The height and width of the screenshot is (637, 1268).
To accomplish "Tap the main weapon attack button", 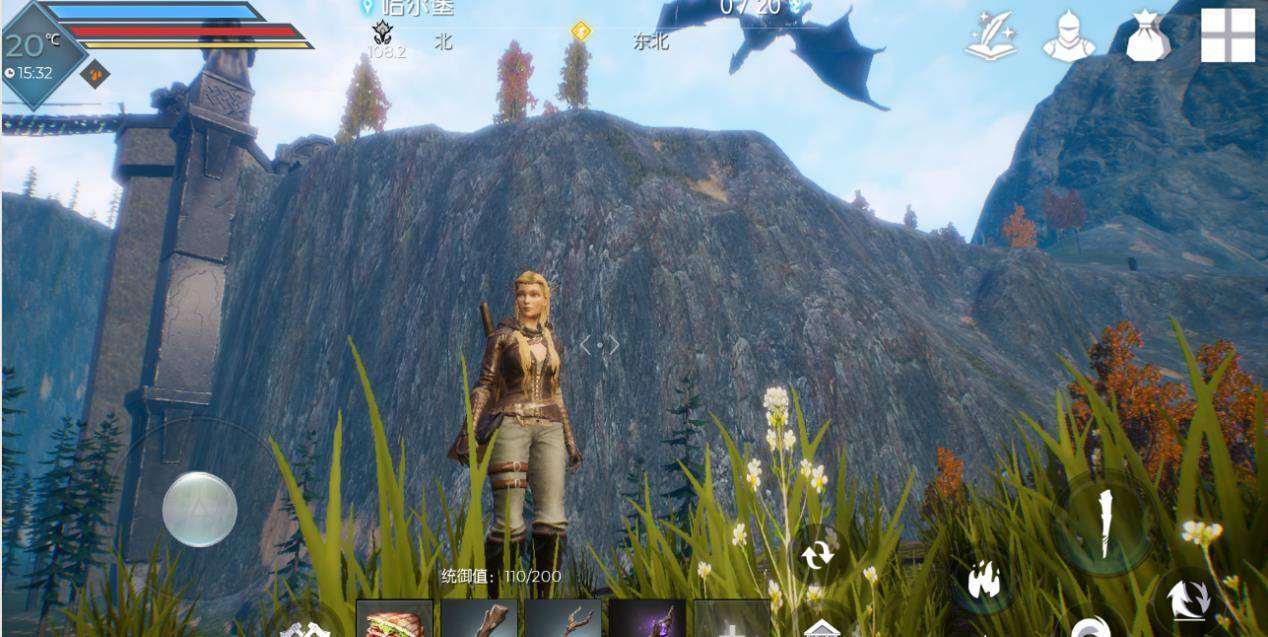I will coord(1105,525).
